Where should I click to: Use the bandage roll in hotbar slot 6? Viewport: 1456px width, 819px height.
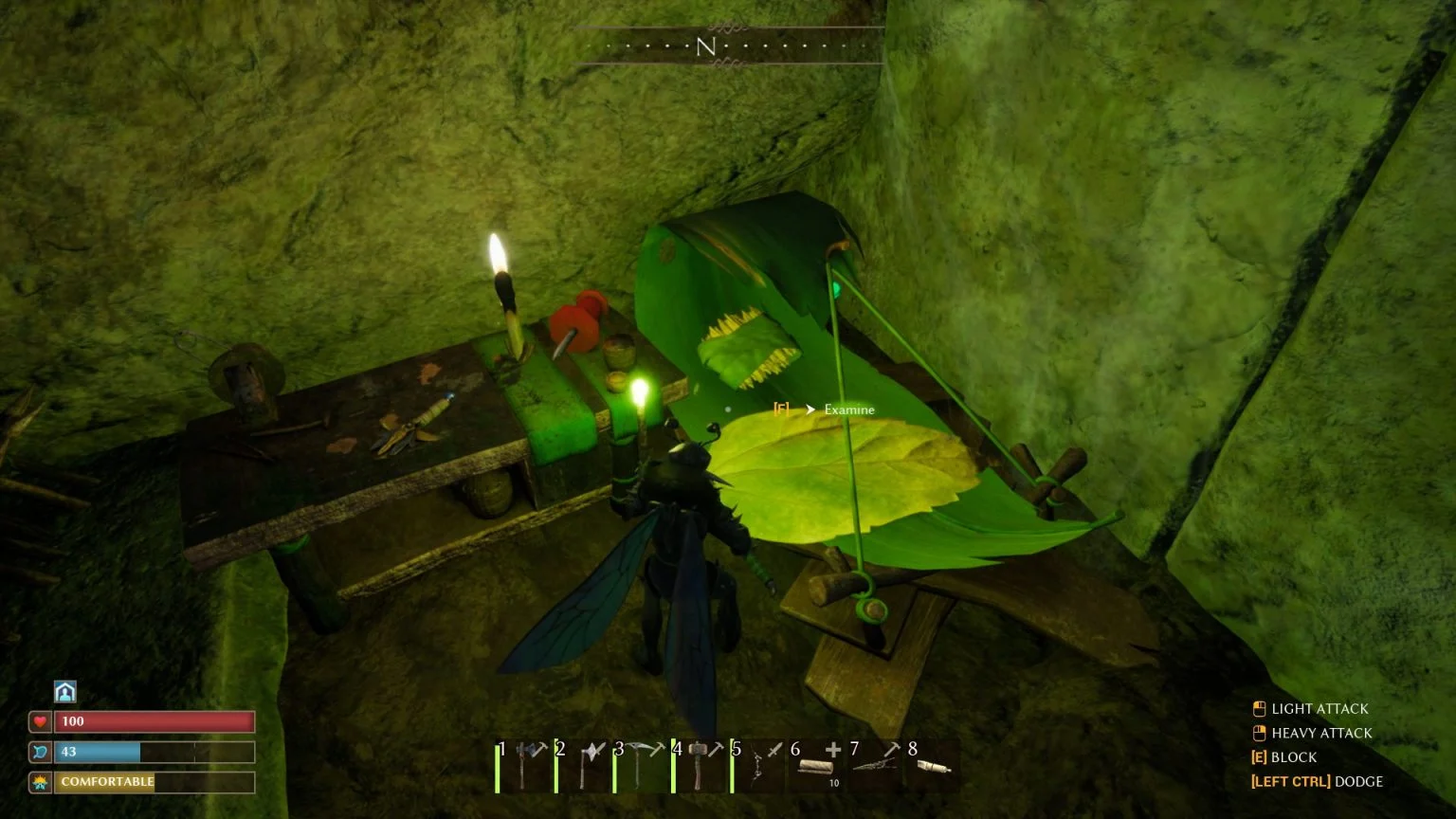(x=817, y=766)
